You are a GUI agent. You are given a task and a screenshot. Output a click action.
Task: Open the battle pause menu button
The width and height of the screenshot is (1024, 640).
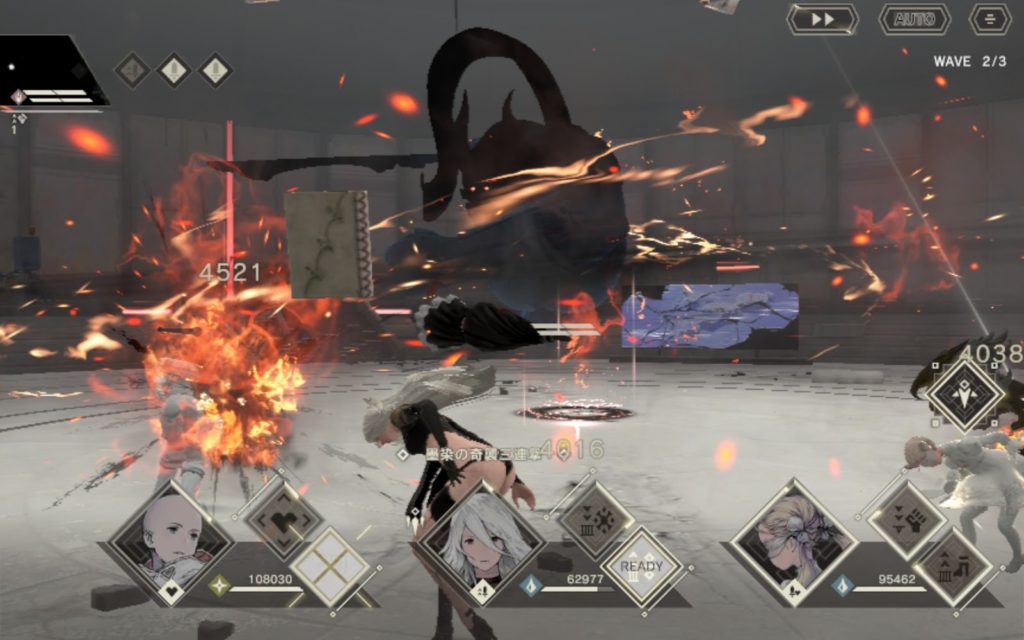[990, 19]
